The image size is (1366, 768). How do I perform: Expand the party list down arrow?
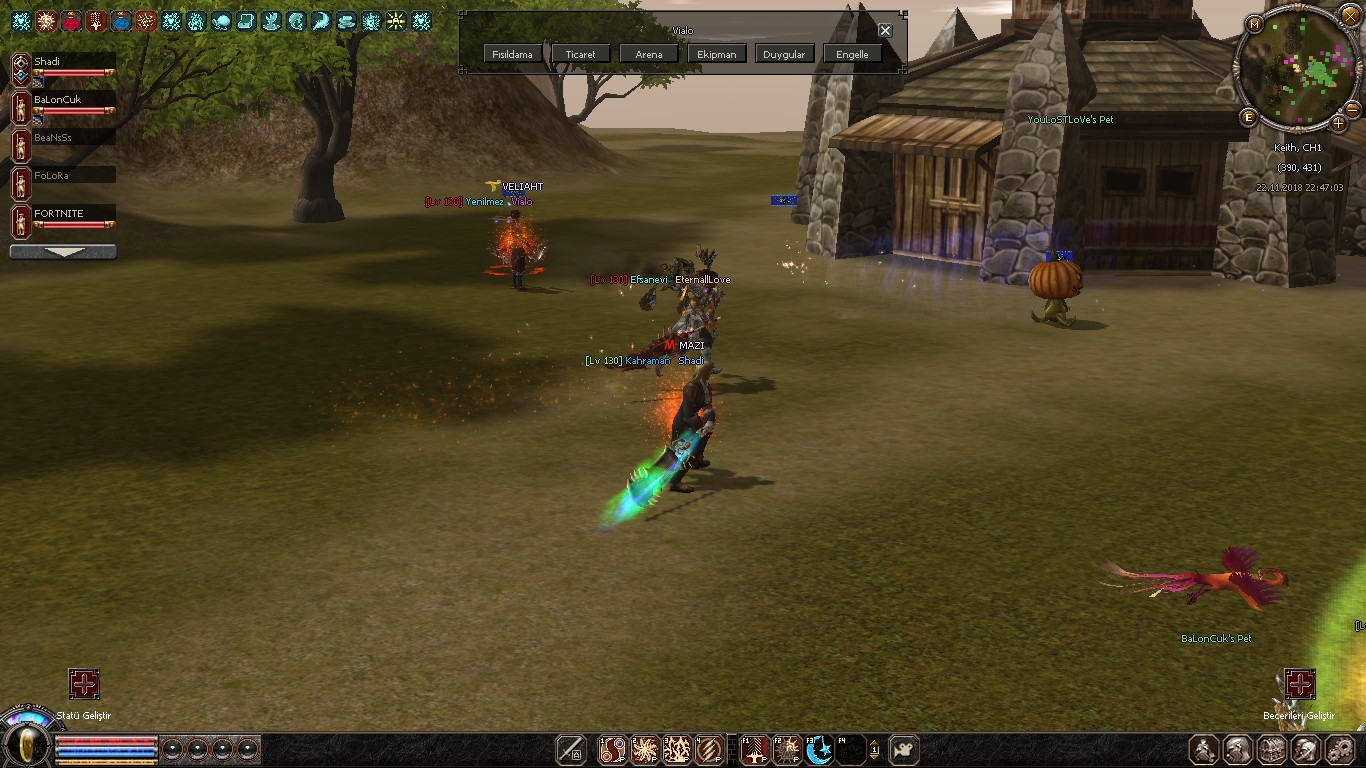[x=63, y=253]
